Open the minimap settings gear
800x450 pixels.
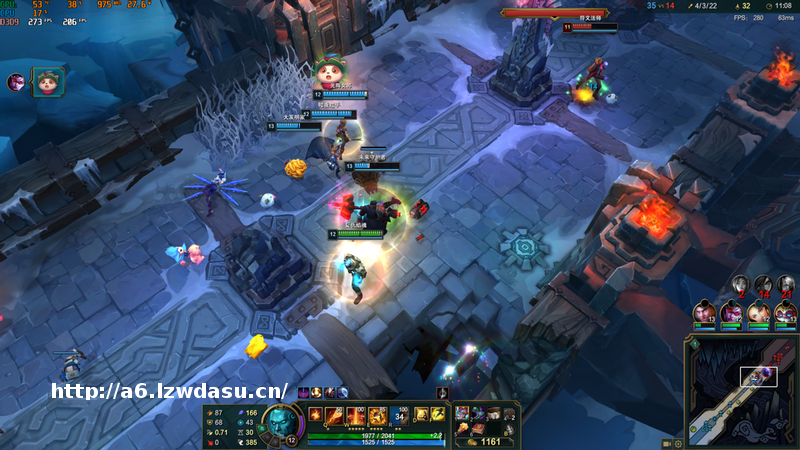678,442
